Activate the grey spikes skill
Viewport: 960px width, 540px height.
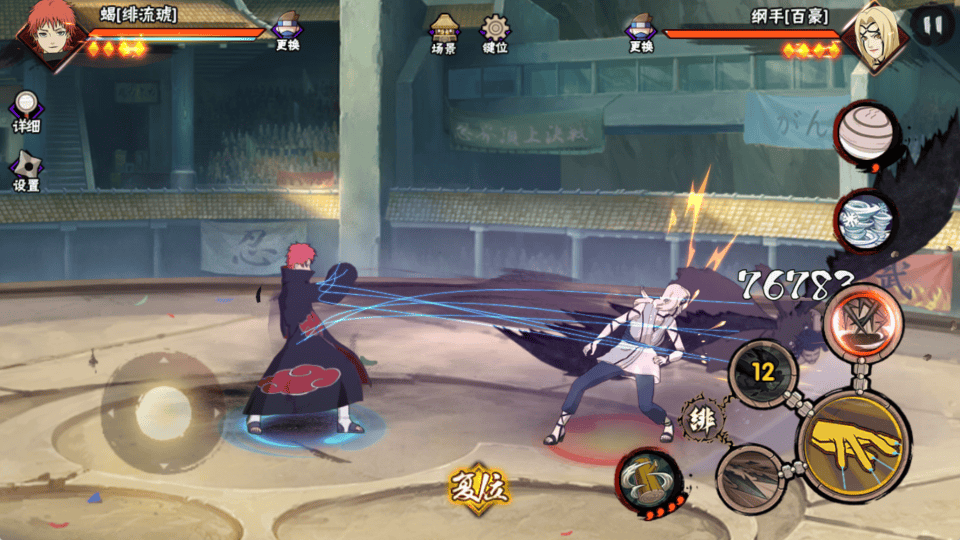750,478
